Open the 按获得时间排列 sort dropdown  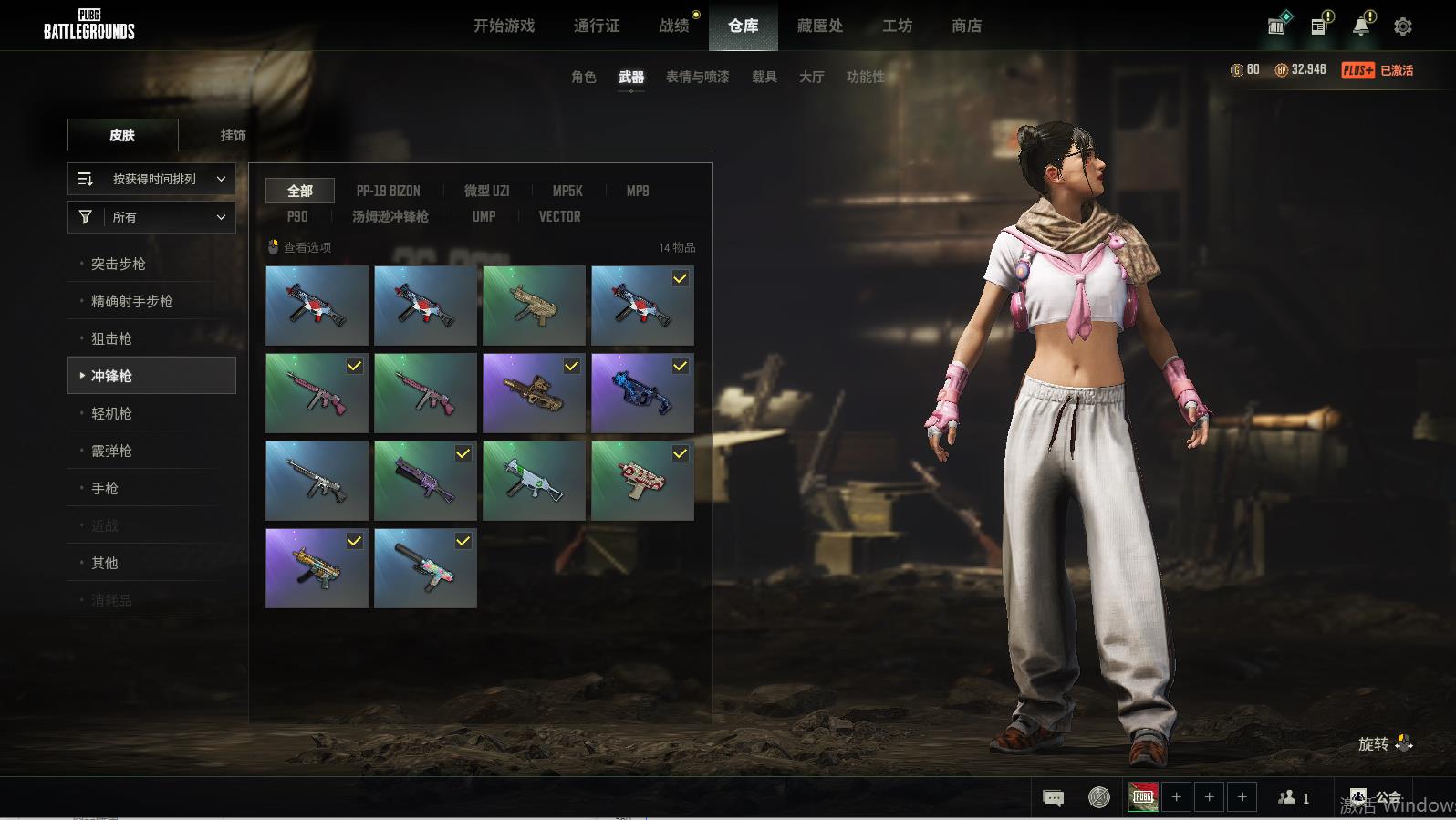click(151, 179)
